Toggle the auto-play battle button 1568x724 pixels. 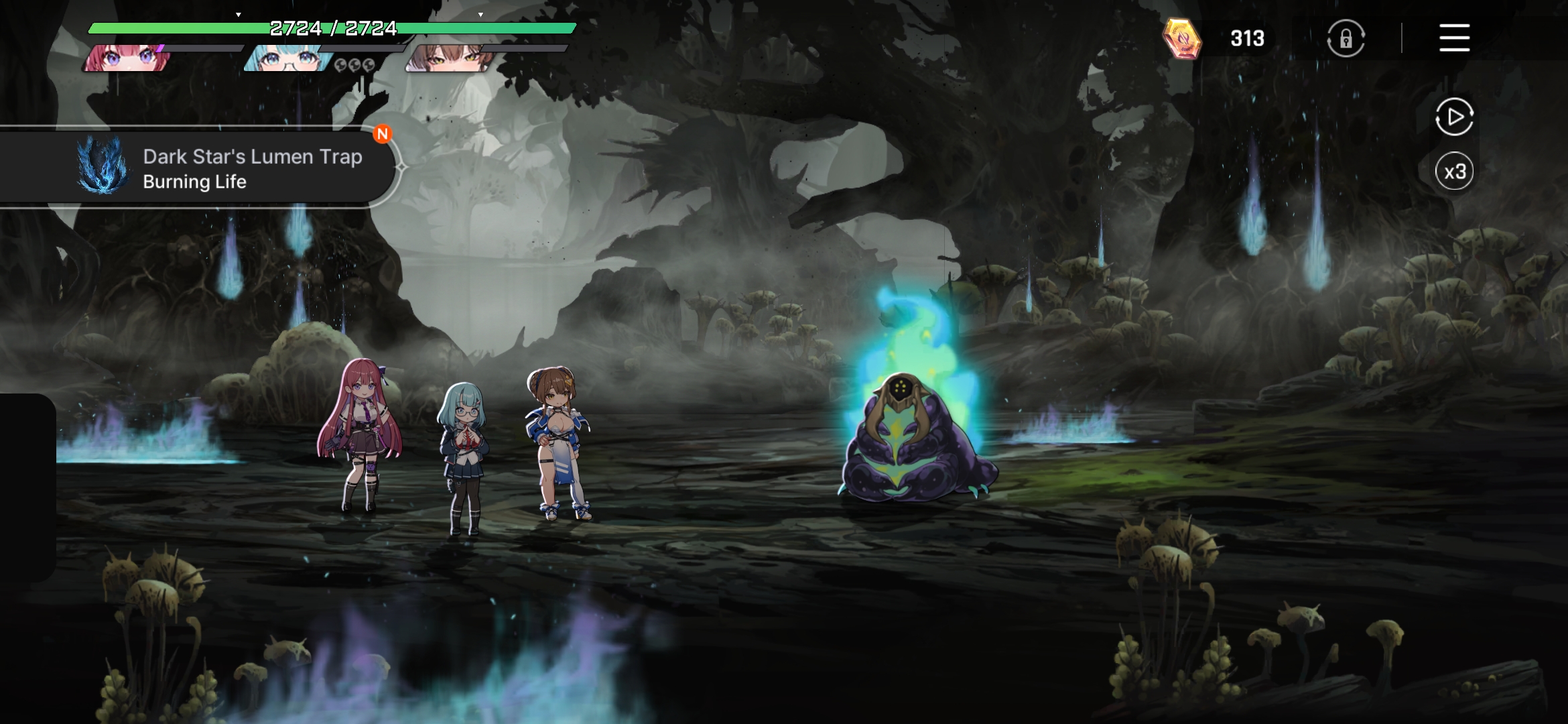click(x=1454, y=117)
